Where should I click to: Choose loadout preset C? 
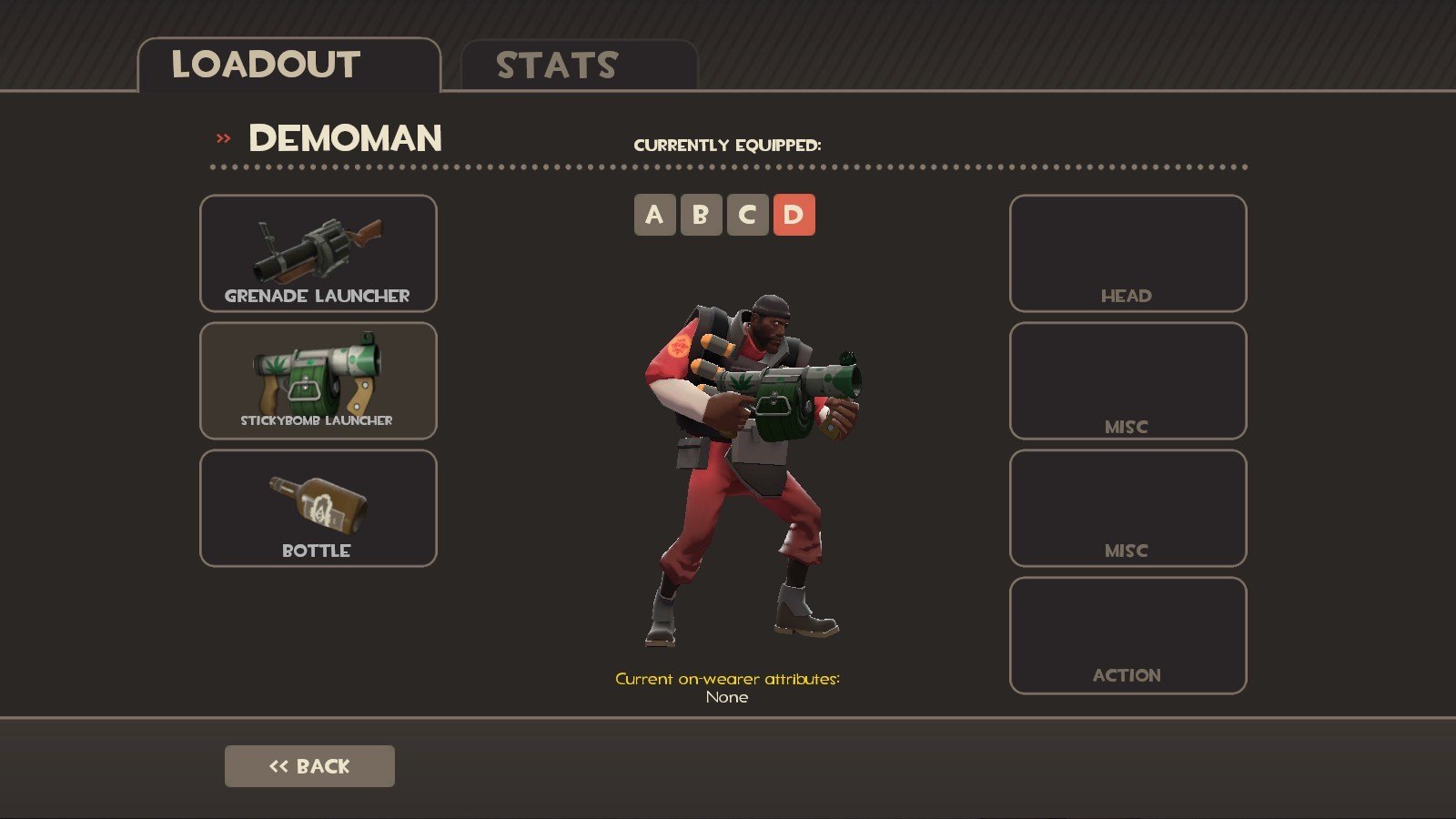[x=747, y=215]
